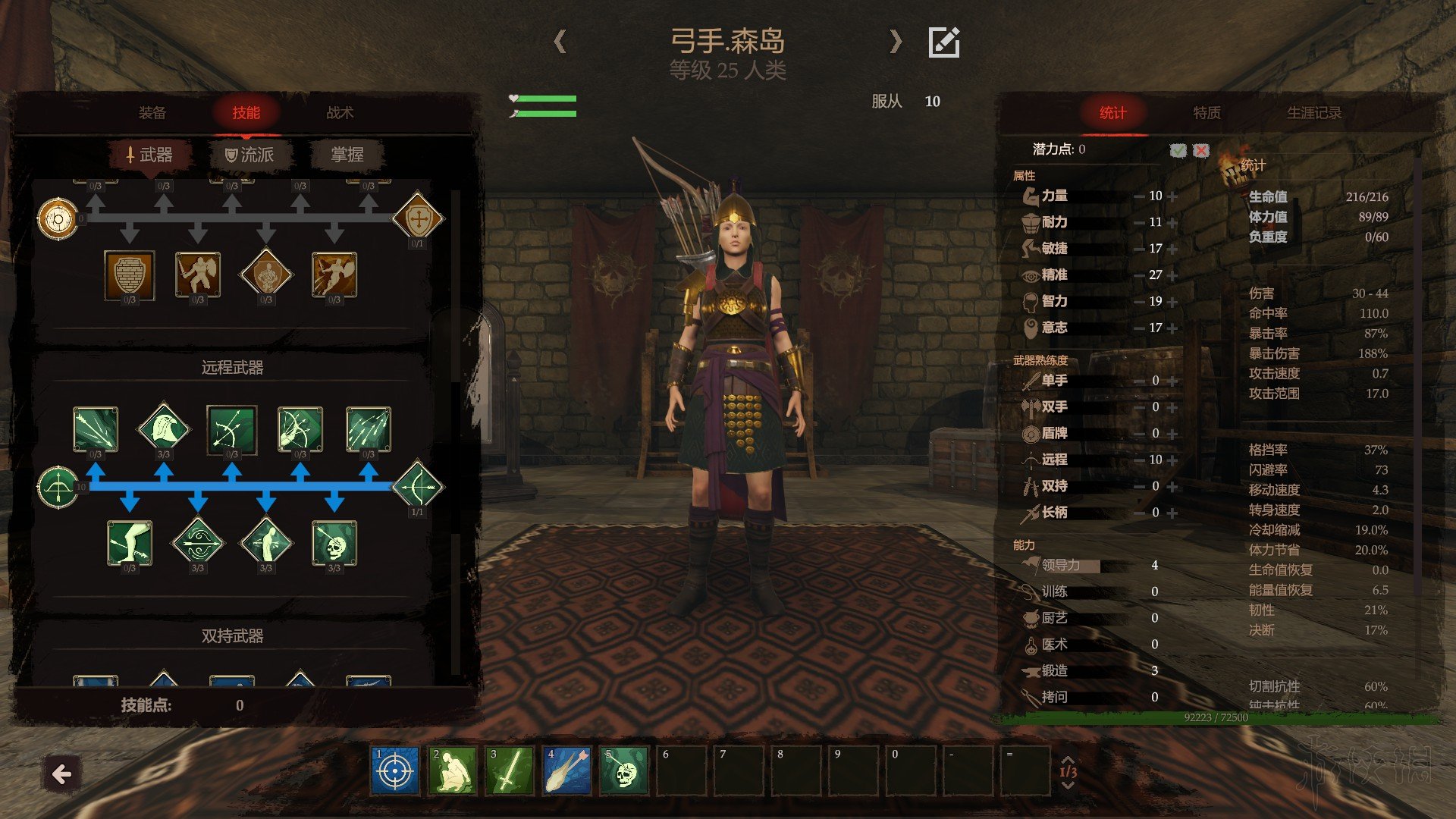
Task: Select the 流派 skill sub-tab
Action: pos(249,155)
